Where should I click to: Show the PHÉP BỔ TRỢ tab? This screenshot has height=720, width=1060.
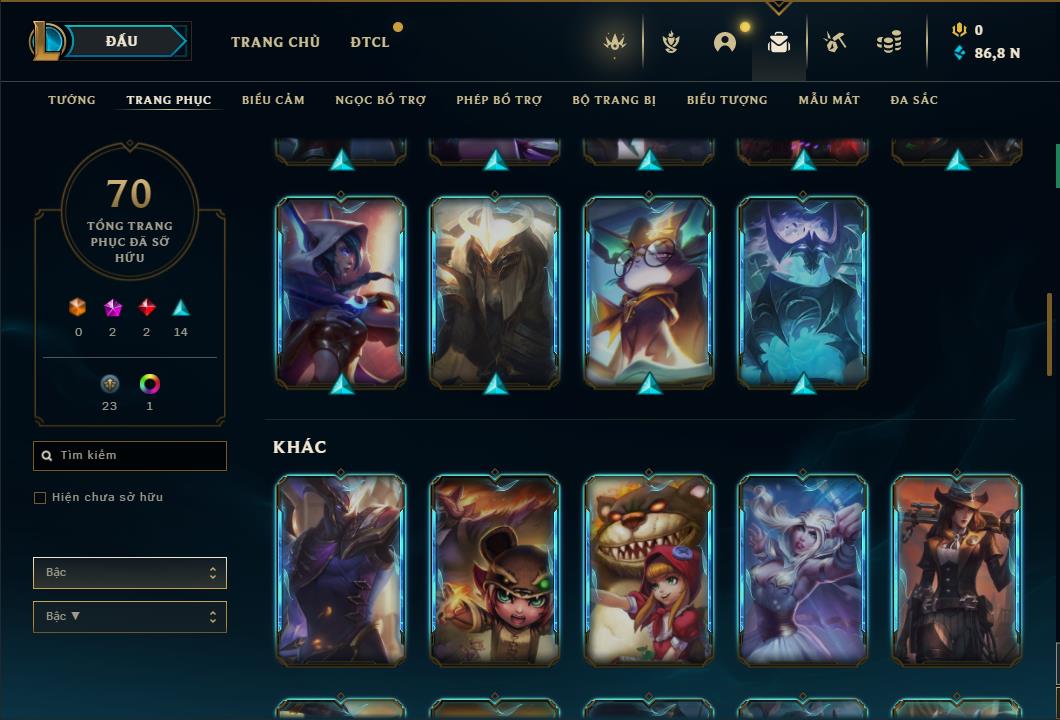(x=499, y=100)
